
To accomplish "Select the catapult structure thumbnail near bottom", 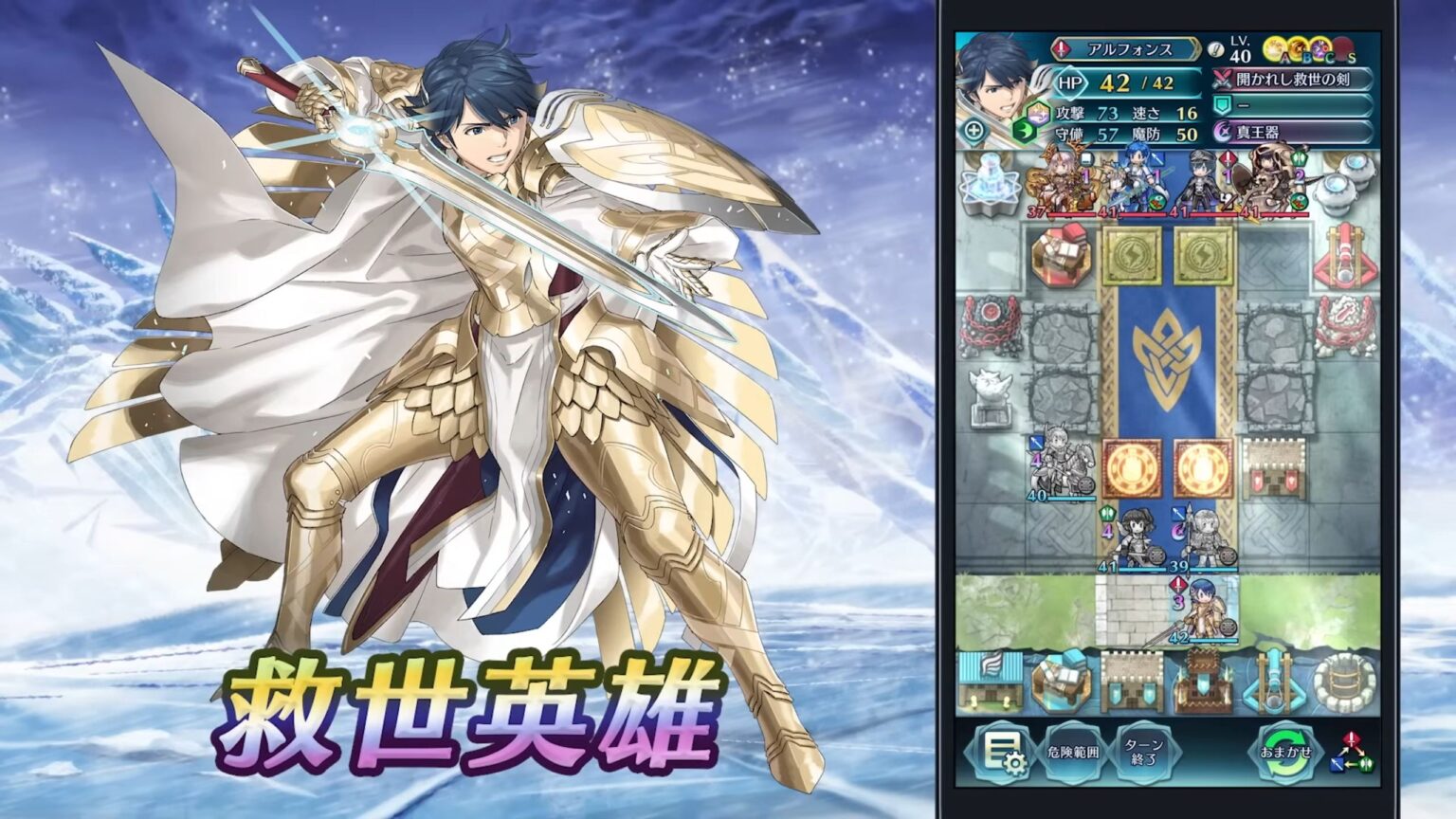I will [x=1274, y=682].
